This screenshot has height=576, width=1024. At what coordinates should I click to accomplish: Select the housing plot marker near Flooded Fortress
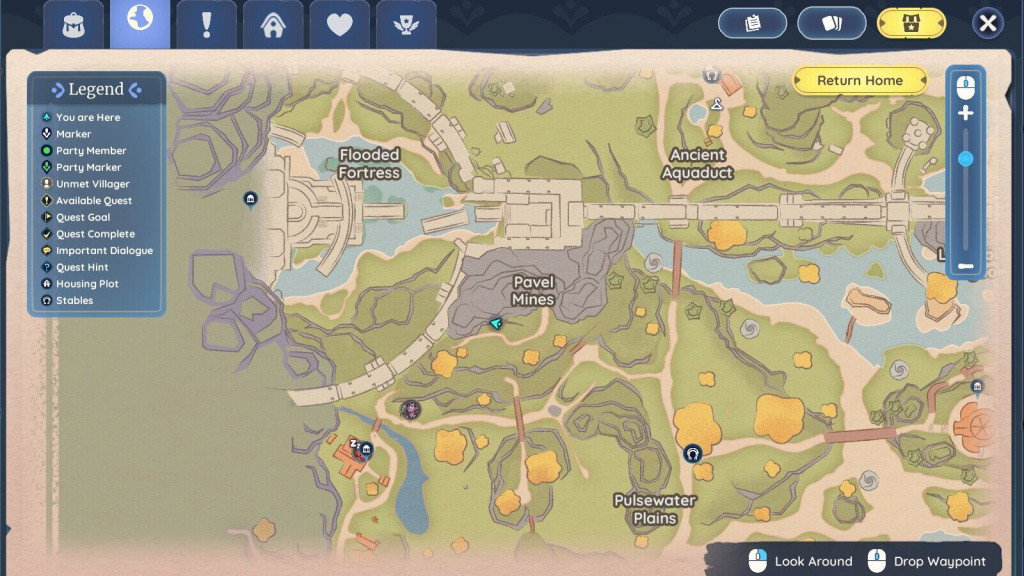pos(250,199)
